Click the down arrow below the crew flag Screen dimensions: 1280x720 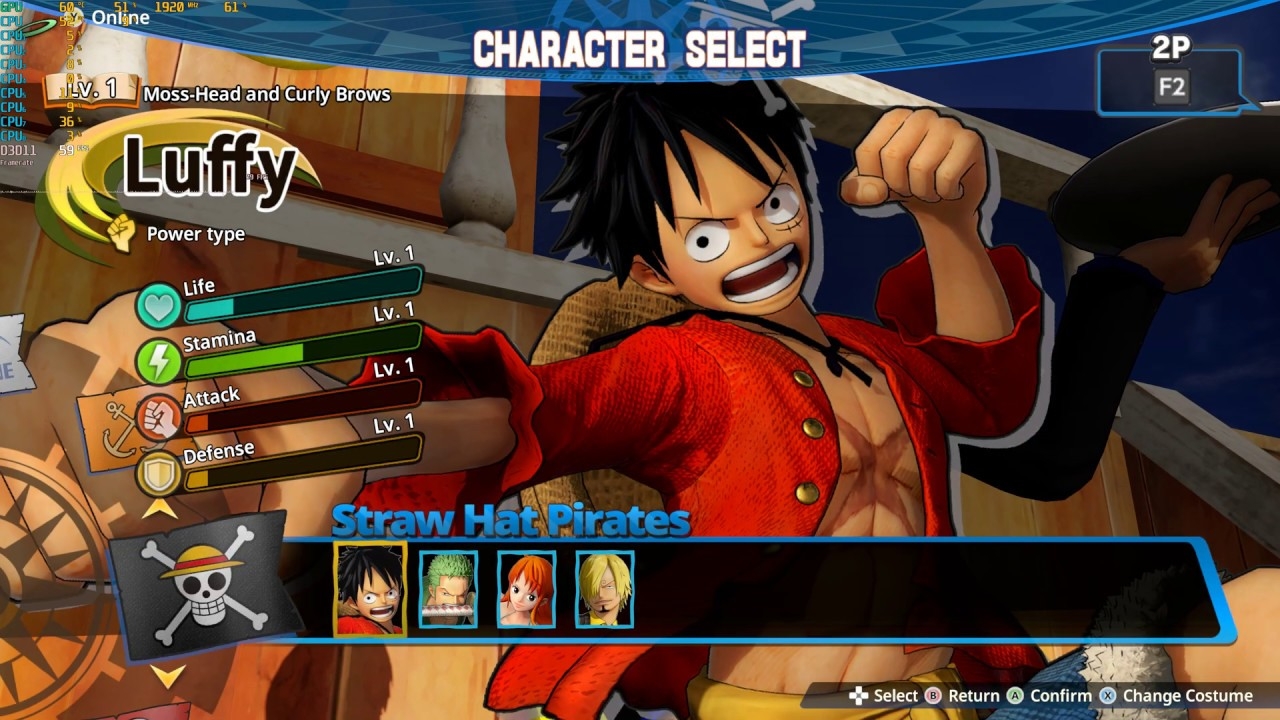[x=168, y=677]
